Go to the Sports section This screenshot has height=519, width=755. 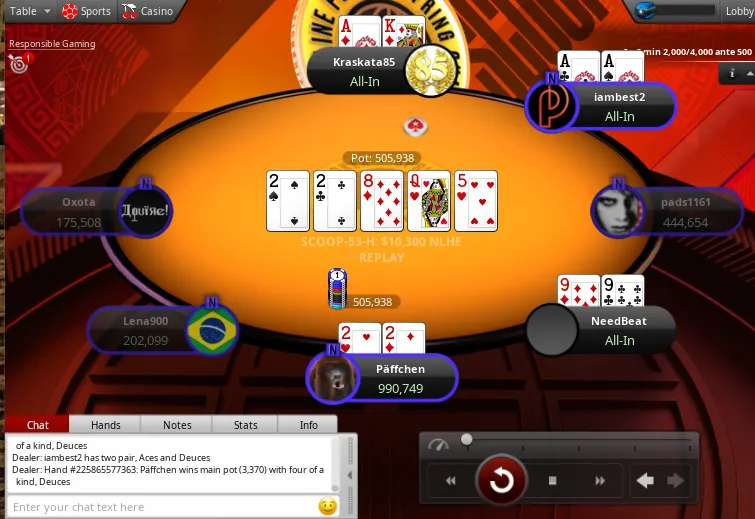tap(87, 11)
